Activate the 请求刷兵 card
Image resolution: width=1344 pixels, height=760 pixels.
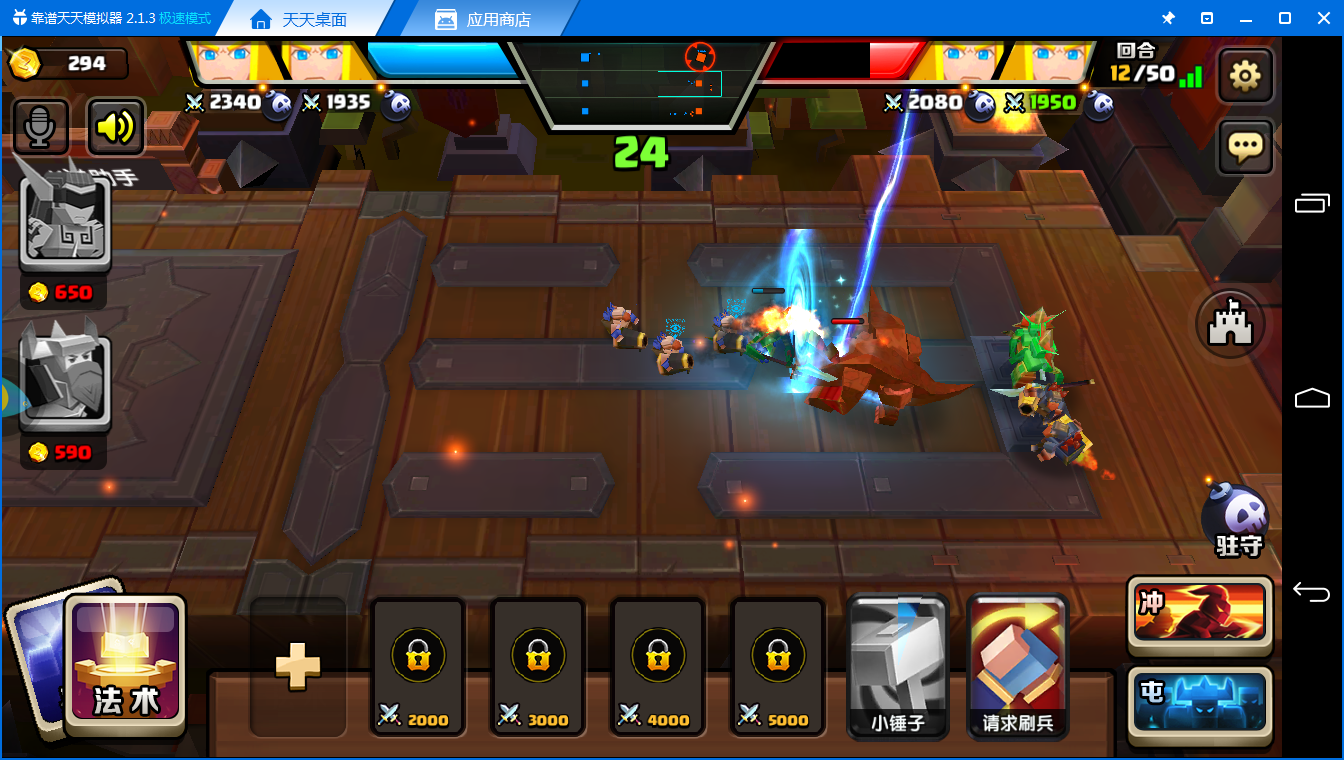click(x=1018, y=667)
